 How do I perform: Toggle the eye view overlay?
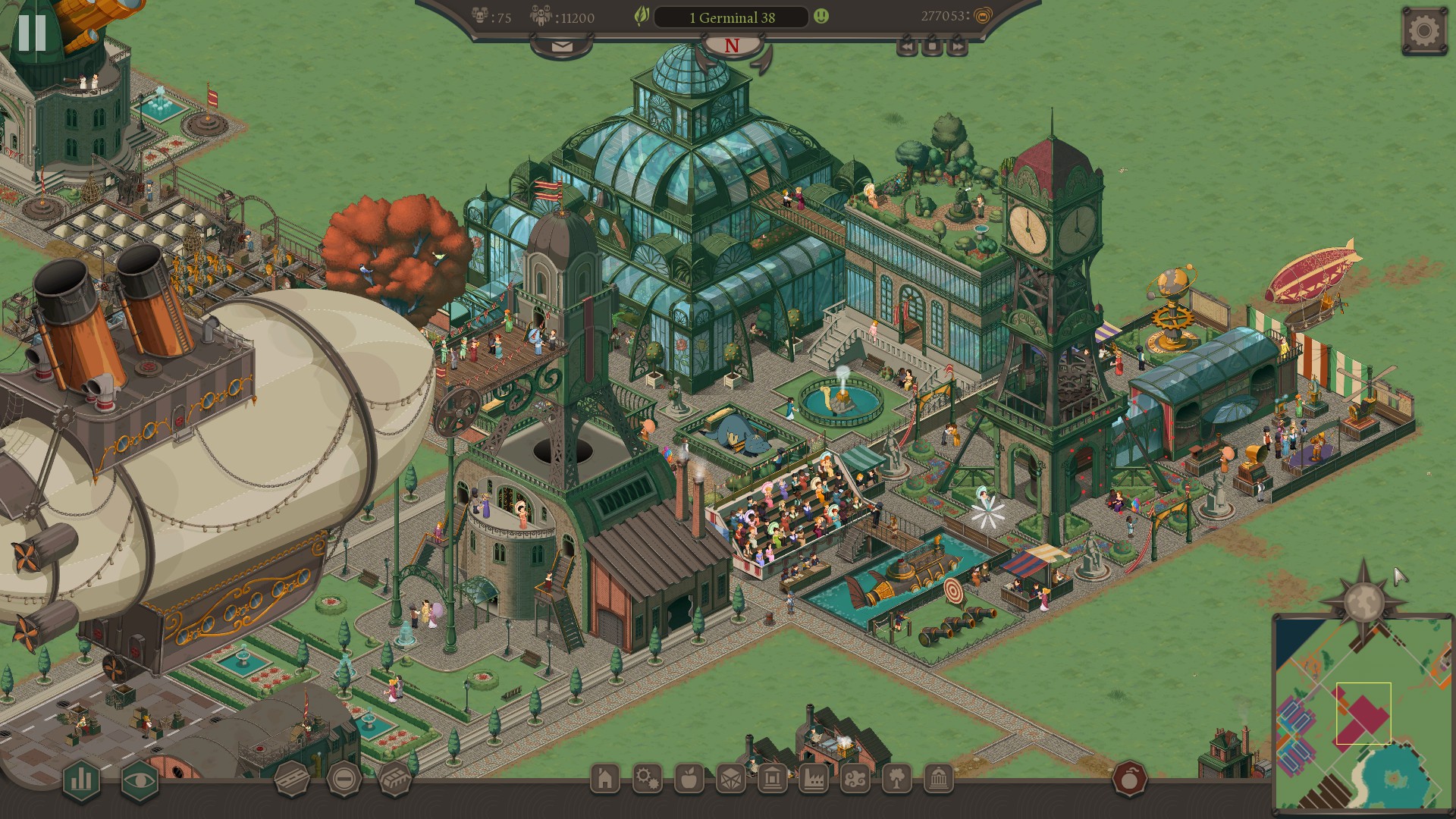click(140, 780)
